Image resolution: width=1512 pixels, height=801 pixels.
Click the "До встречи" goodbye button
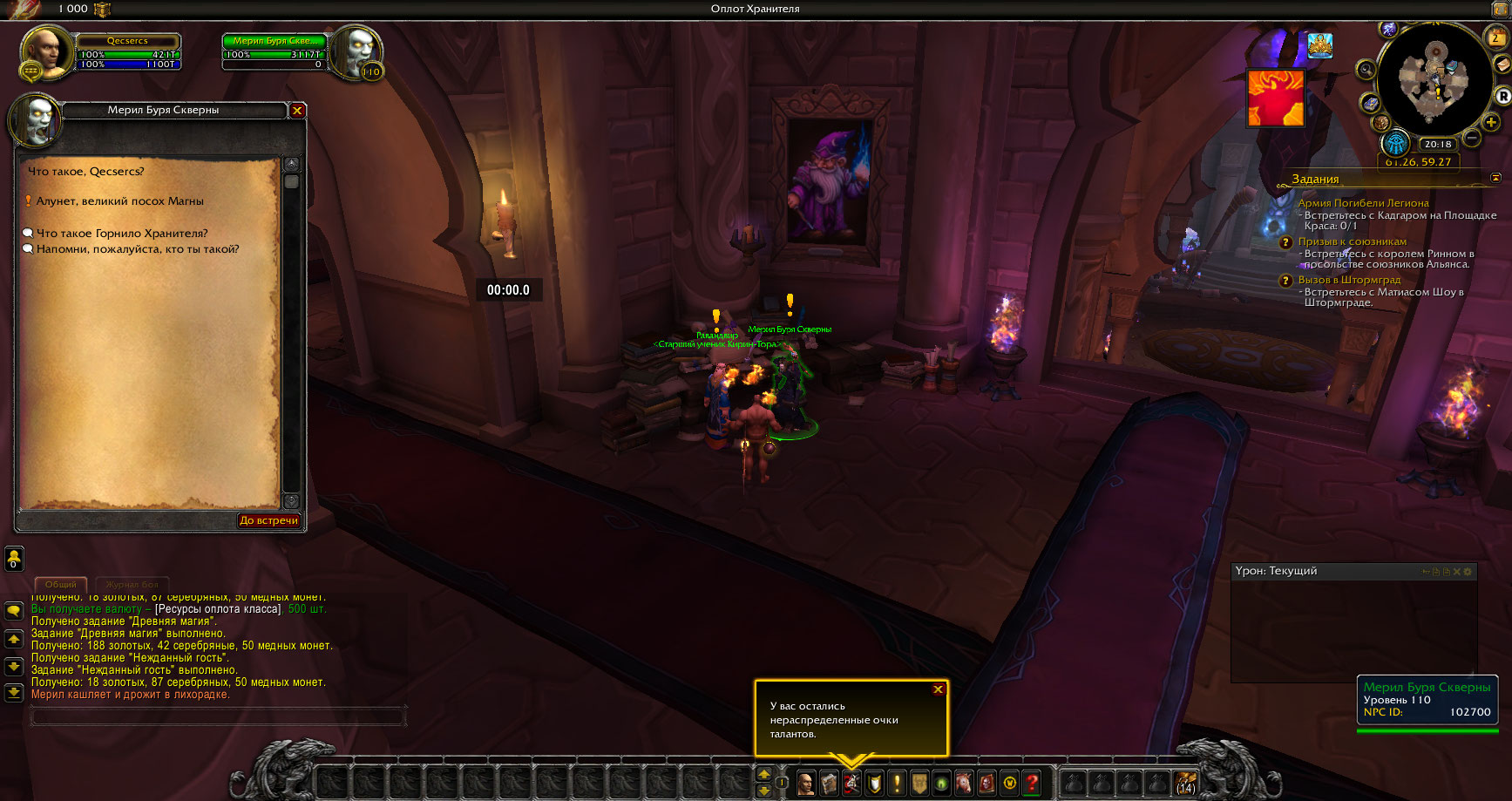click(x=268, y=520)
